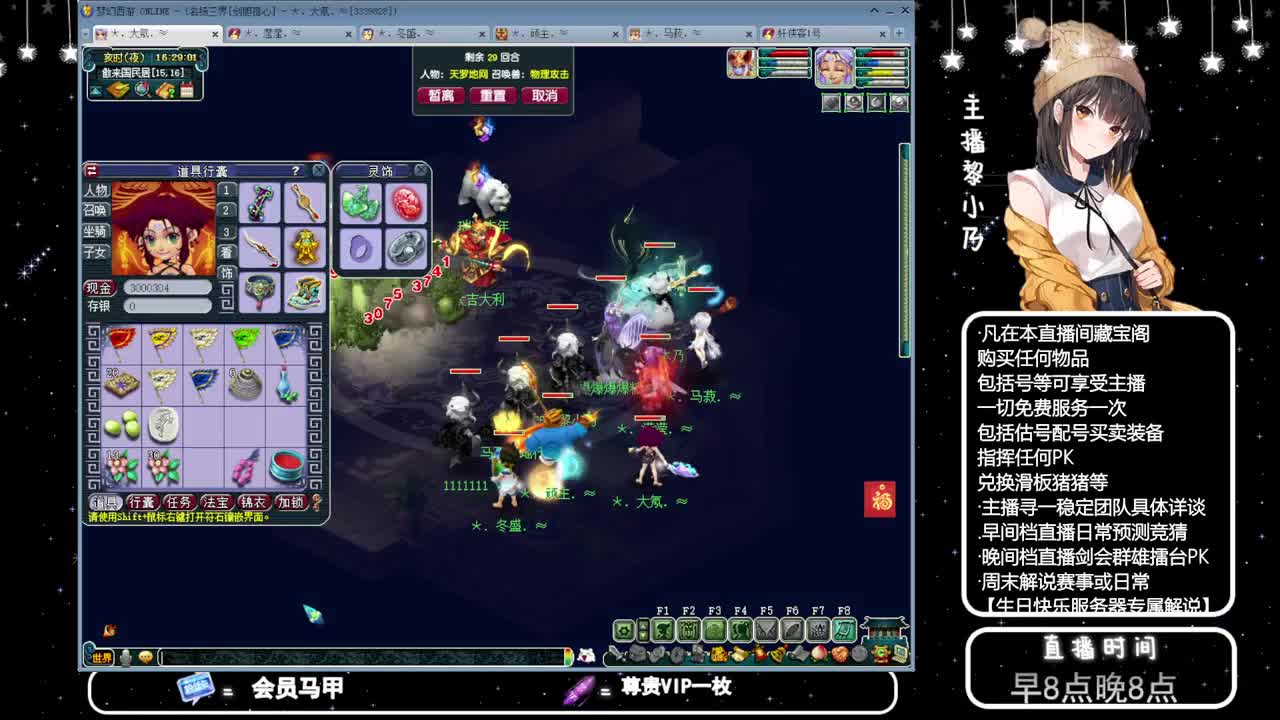This screenshot has height=720, width=1280.
Task: Click the smiley face icon in the chat bar
Action: pos(145,657)
